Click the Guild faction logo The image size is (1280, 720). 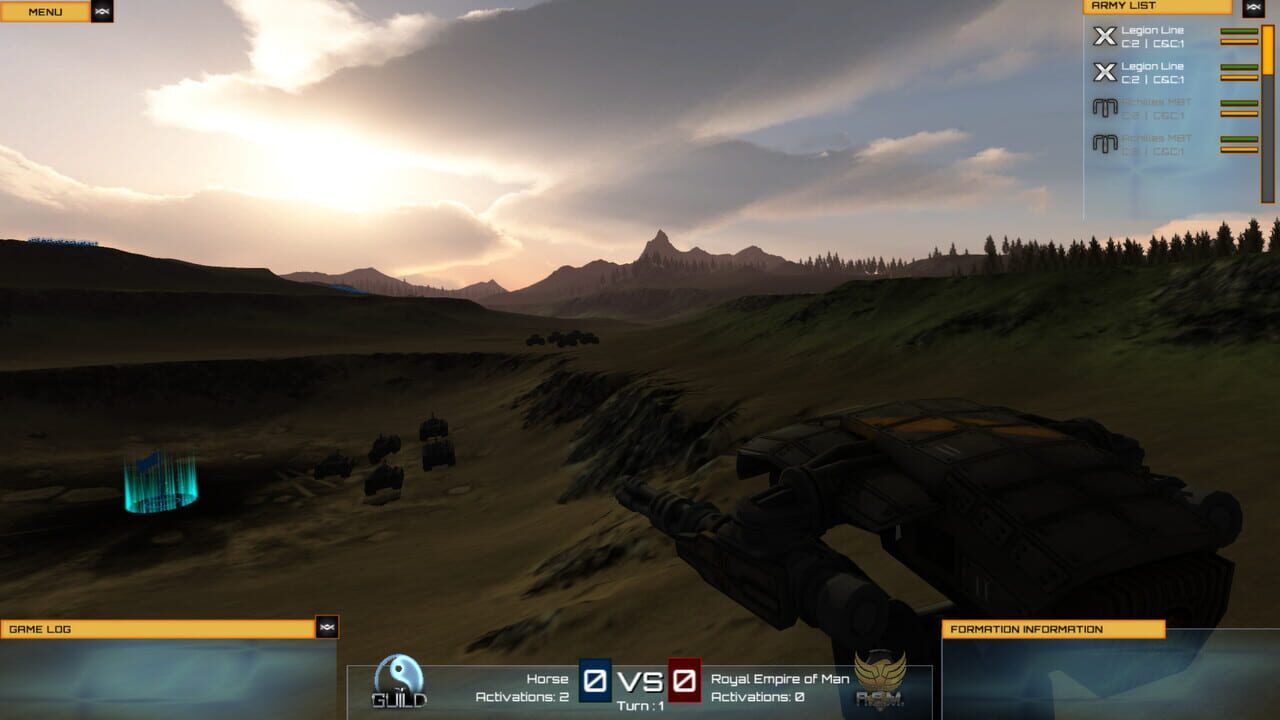click(398, 680)
